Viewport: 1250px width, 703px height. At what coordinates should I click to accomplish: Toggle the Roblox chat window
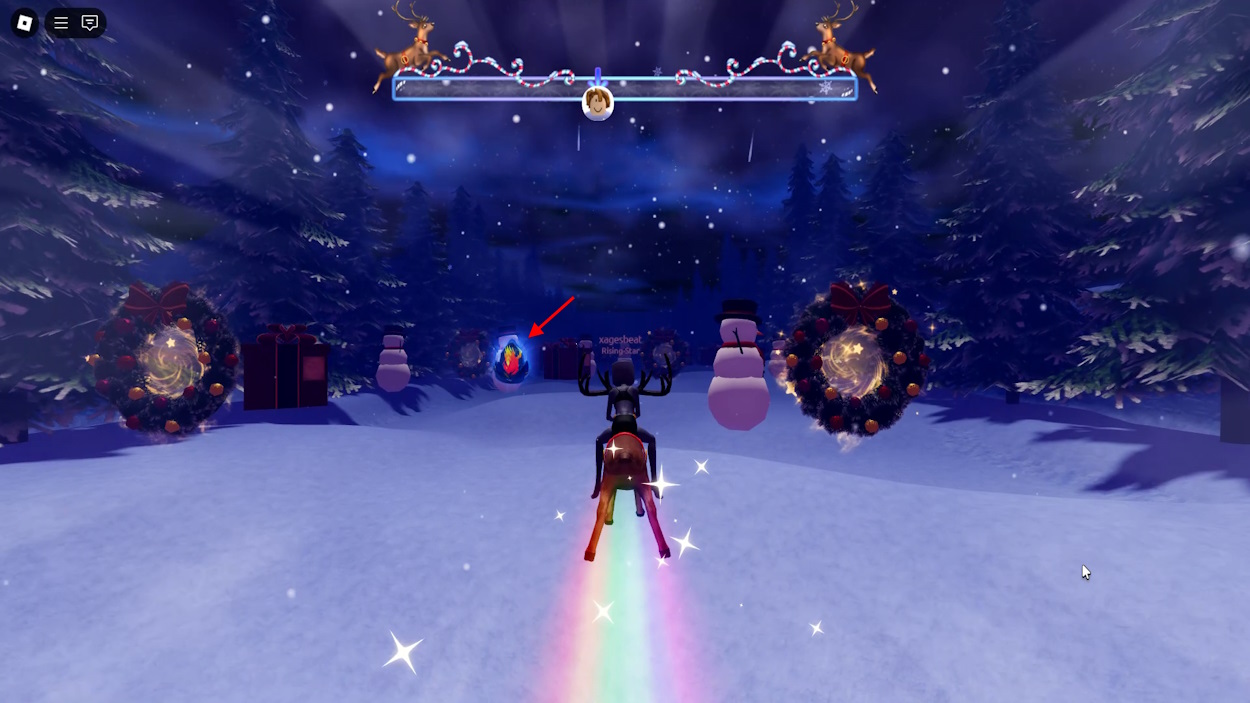[90, 23]
